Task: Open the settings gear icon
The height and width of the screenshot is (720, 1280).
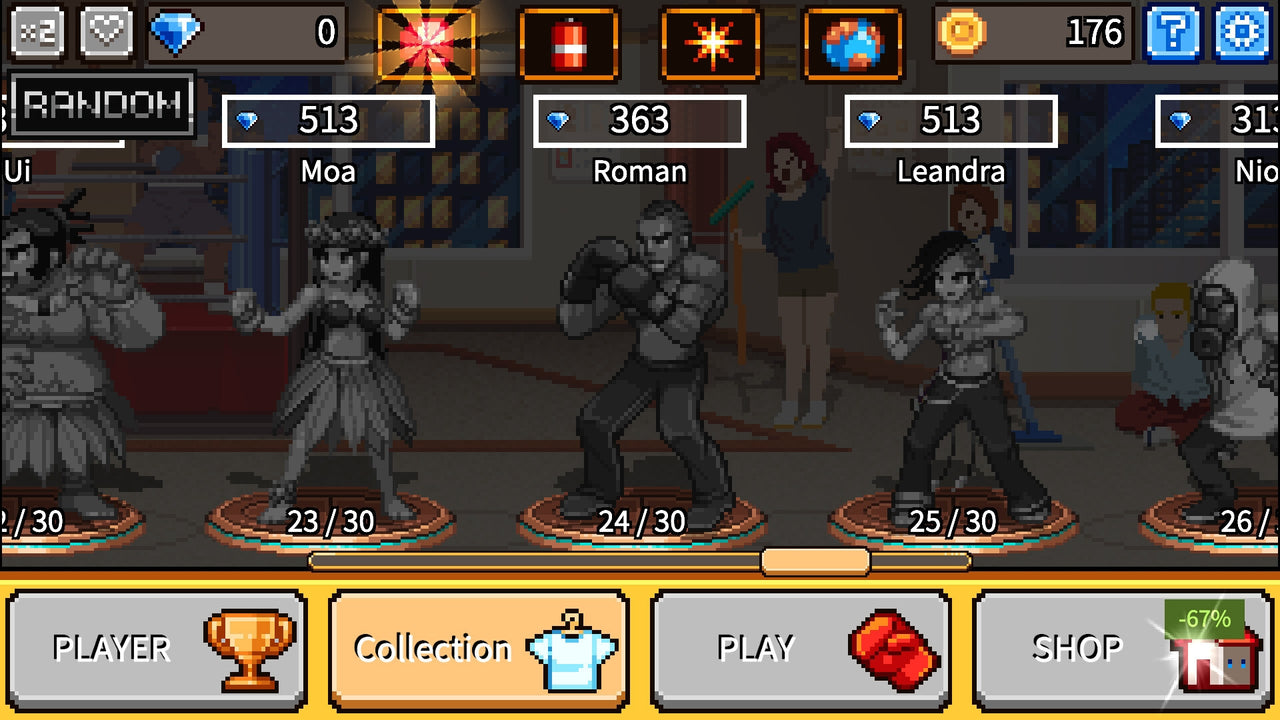Action: (x=1241, y=33)
